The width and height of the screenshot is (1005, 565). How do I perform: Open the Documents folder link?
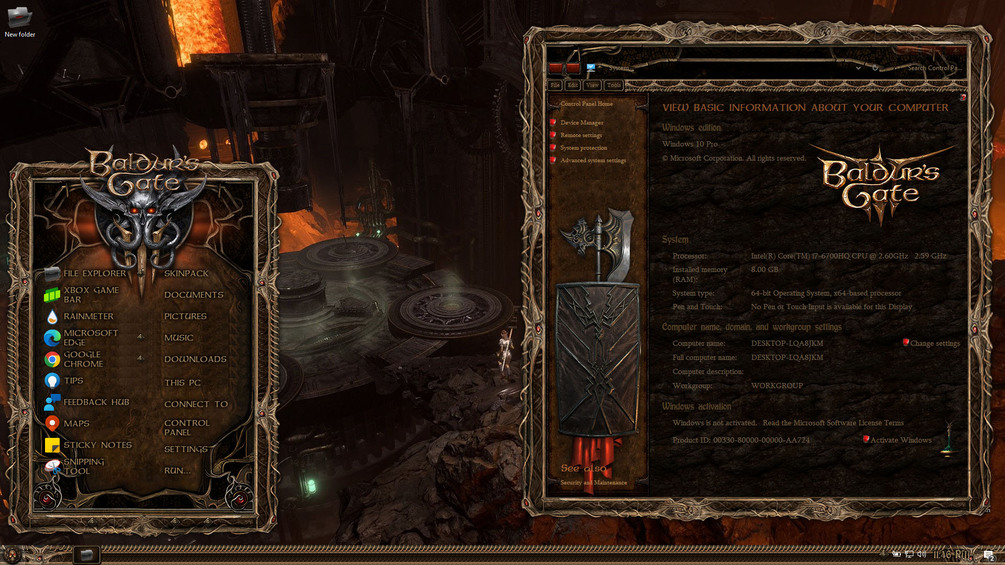[x=193, y=295]
